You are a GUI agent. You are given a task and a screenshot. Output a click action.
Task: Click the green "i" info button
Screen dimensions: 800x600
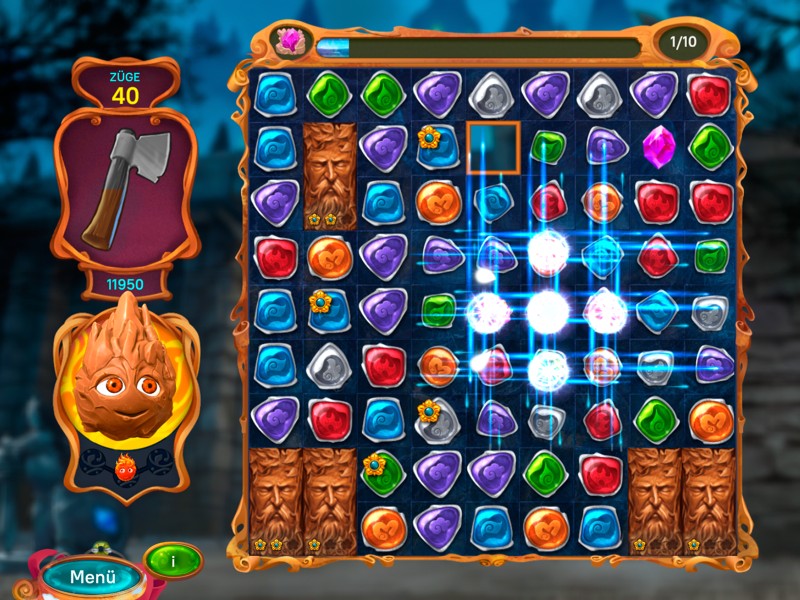(172, 561)
